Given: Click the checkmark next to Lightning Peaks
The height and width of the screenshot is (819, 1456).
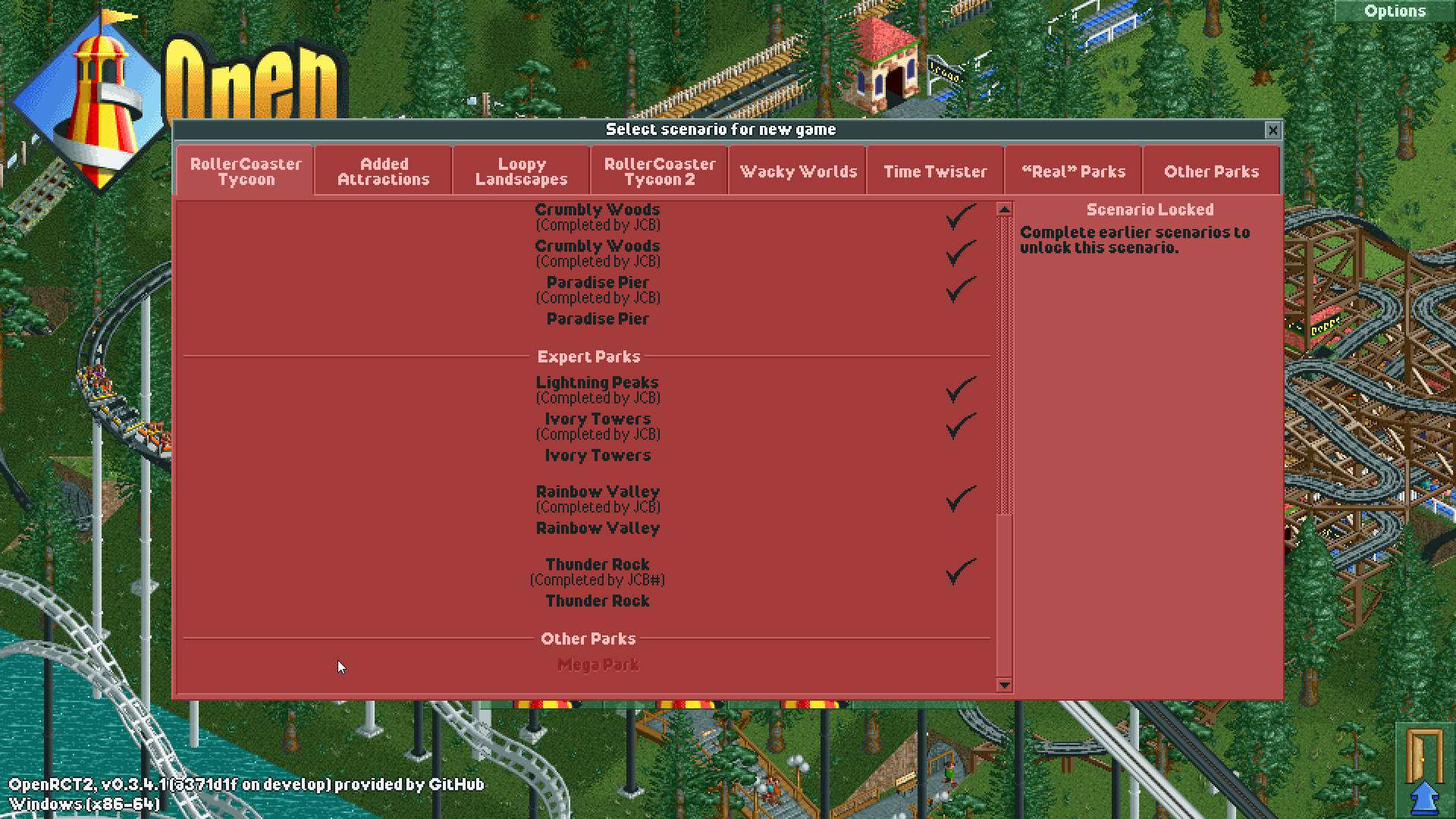Looking at the screenshot, I should click(x=962, y=389).
